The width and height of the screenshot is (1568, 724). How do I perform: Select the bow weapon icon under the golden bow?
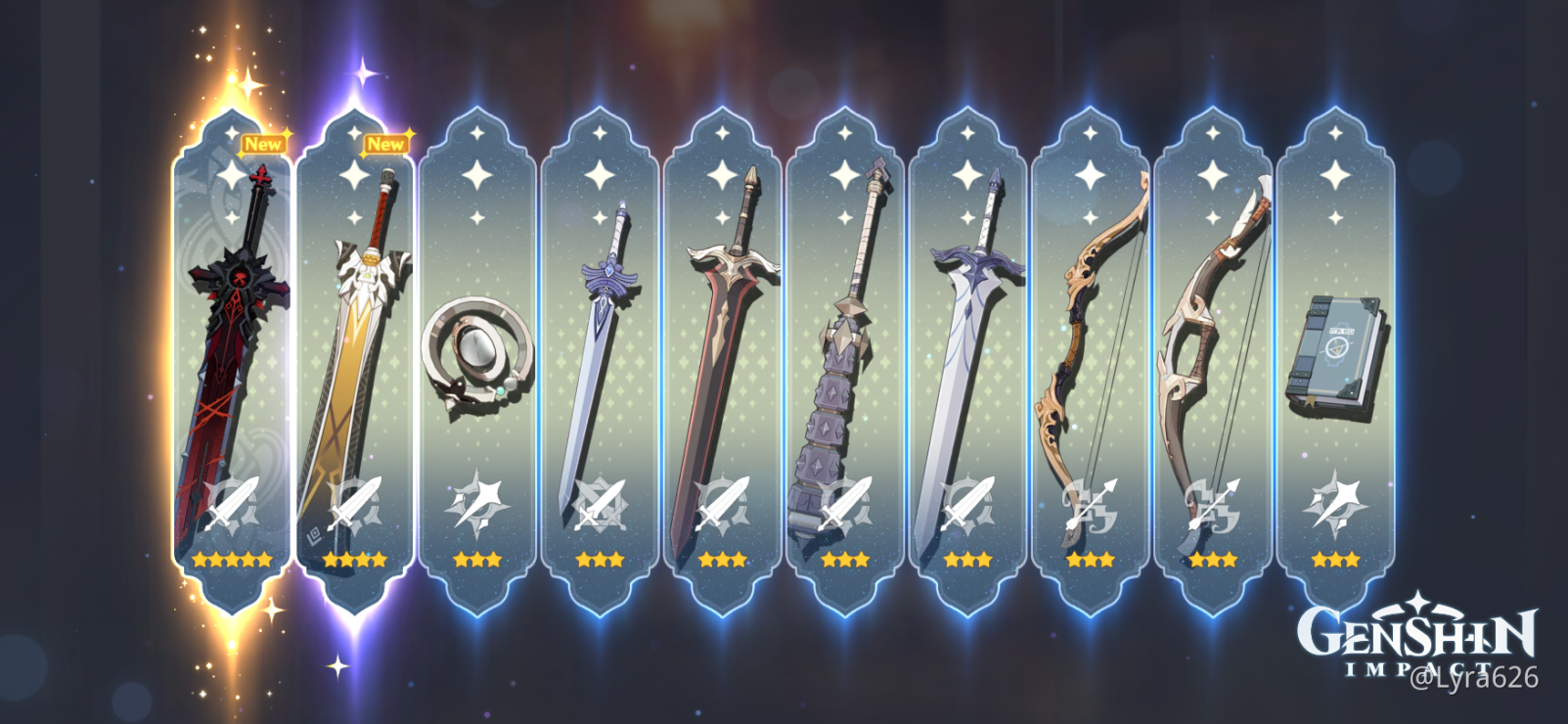click(x=1090, y=504)
